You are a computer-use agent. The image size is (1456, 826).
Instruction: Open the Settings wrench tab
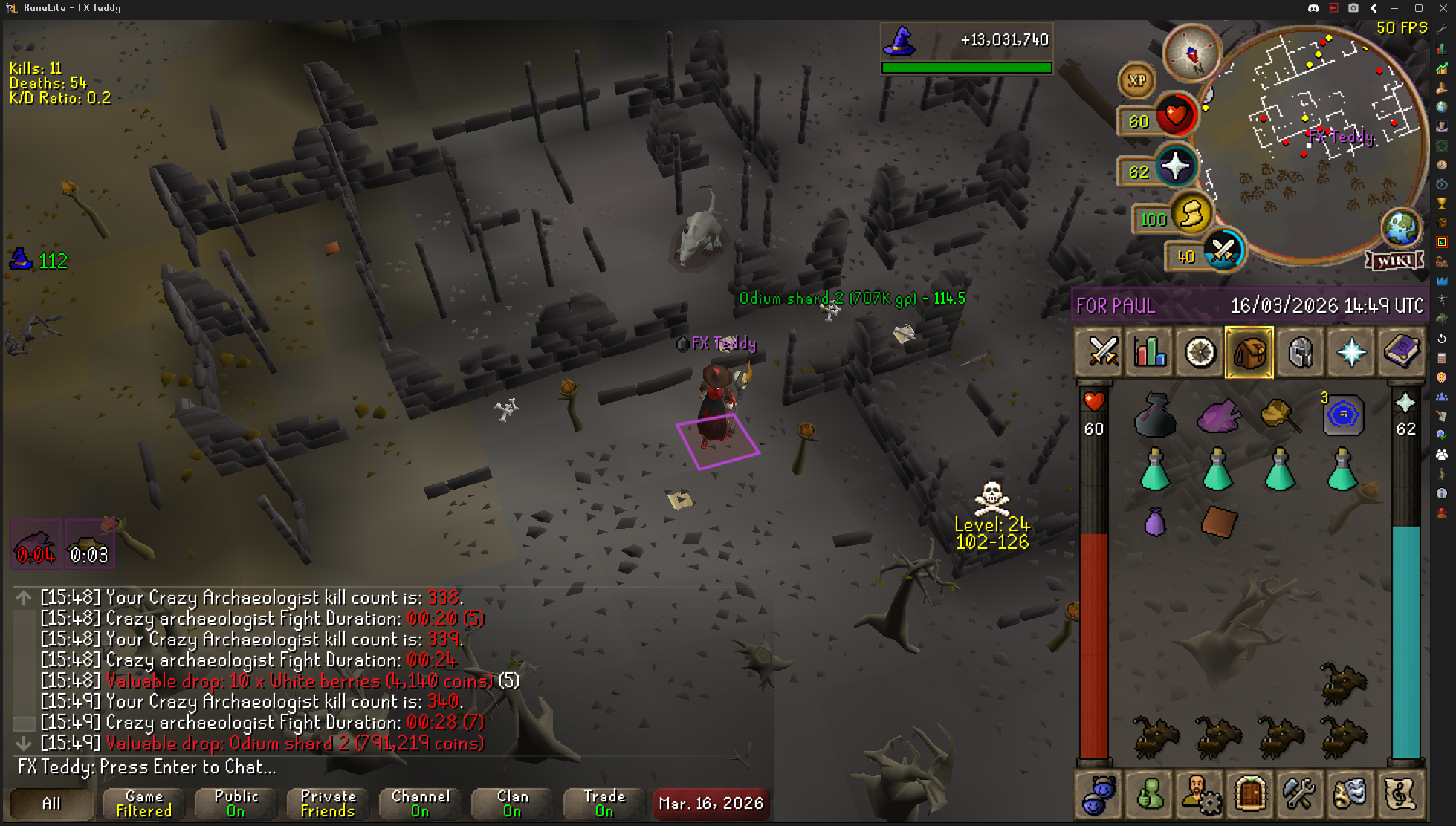coord(1300,793)
